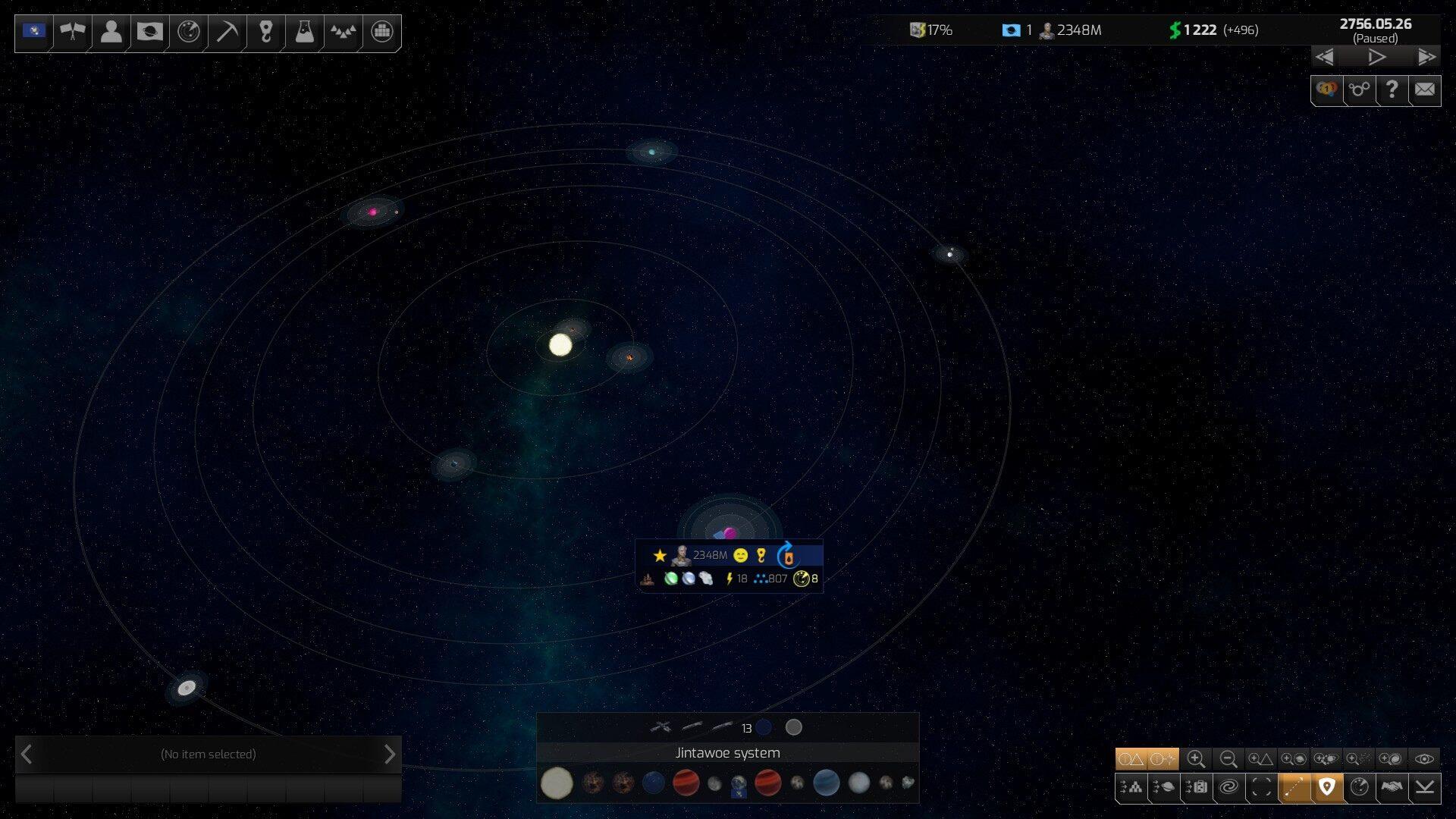
Task: Open the messages envelope button
Action: pos(1424,90)
